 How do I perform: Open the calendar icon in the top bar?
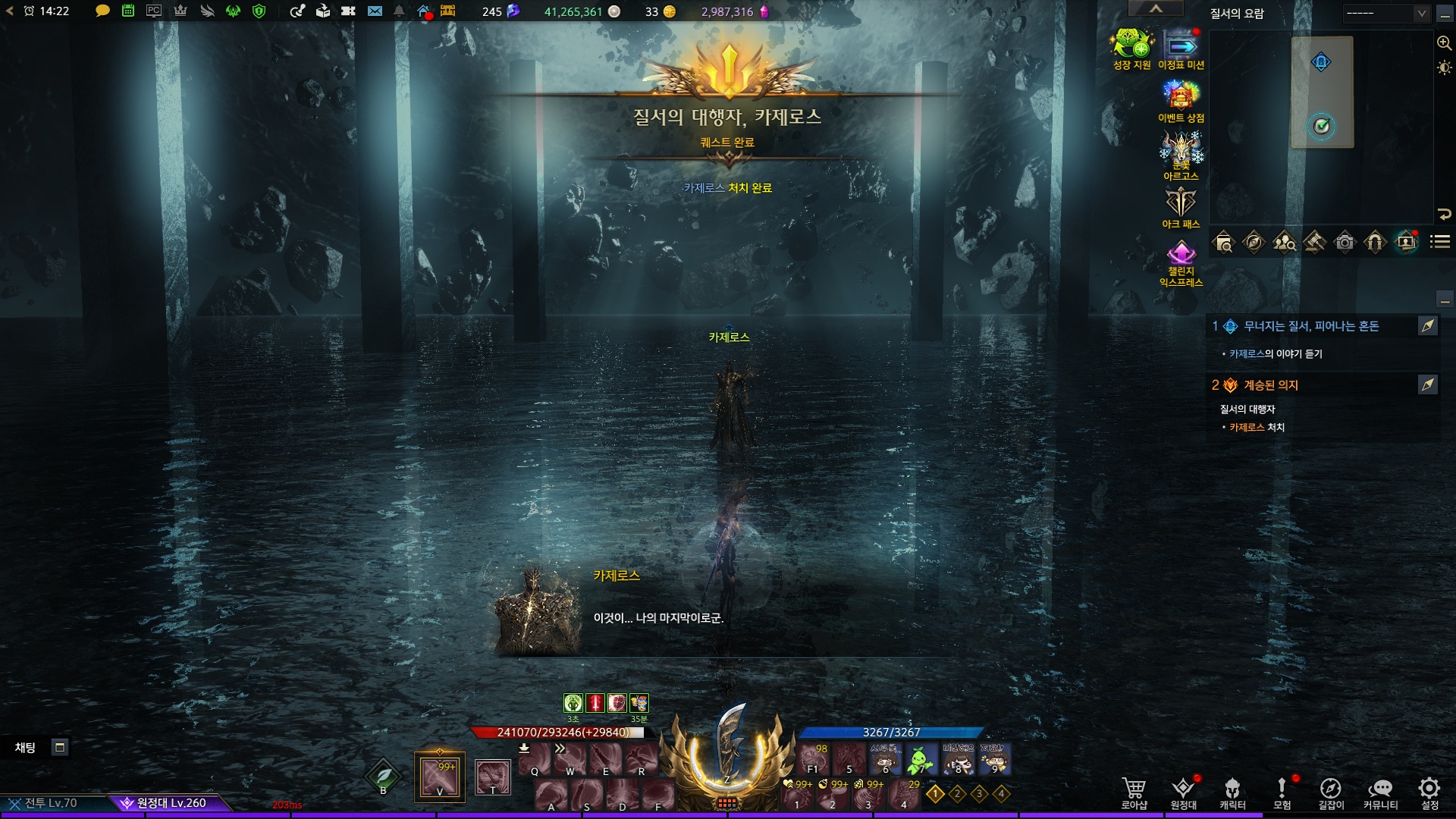[128, 11]
